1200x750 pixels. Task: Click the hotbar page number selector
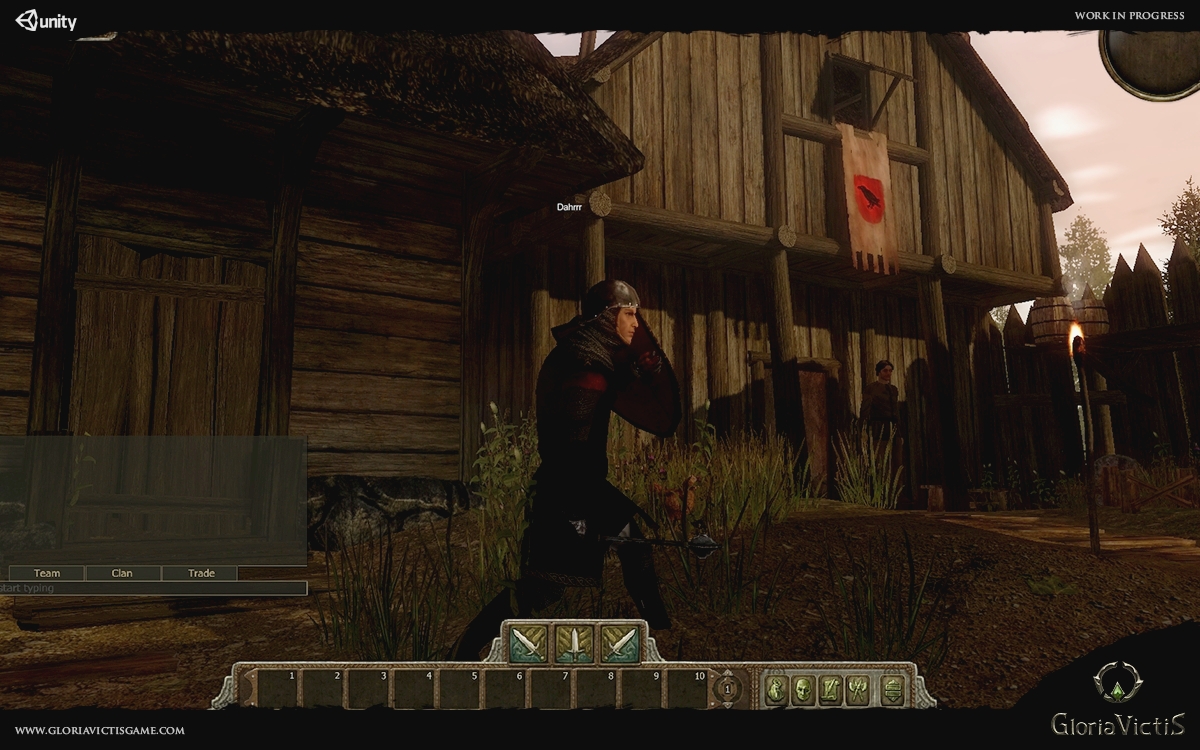728,689
